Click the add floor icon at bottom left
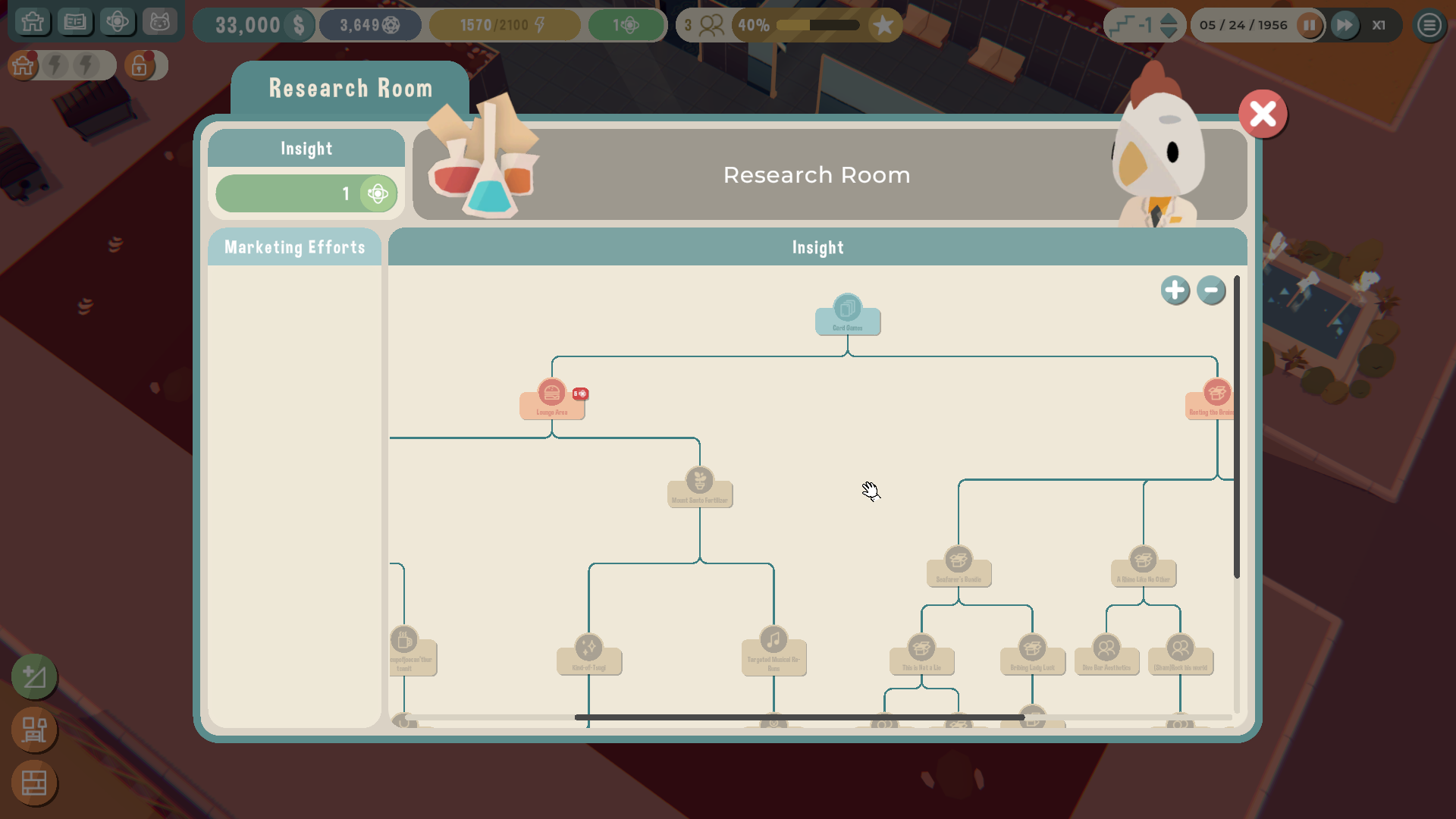Viewport: 1456px width, 819px height. 35,677
